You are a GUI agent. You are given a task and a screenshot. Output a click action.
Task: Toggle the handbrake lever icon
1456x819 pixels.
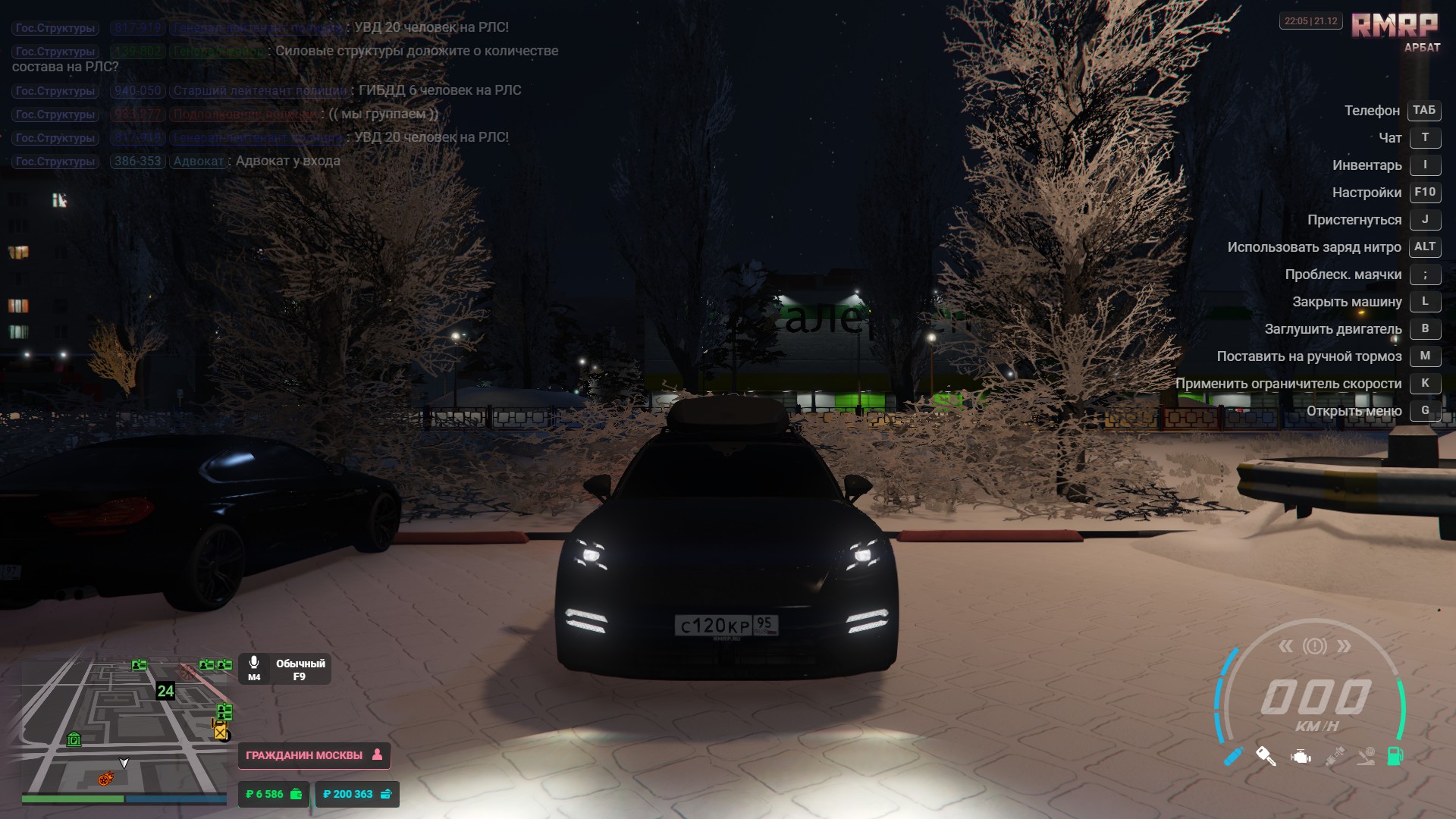pyautogui.click(x=1366, y=756)
